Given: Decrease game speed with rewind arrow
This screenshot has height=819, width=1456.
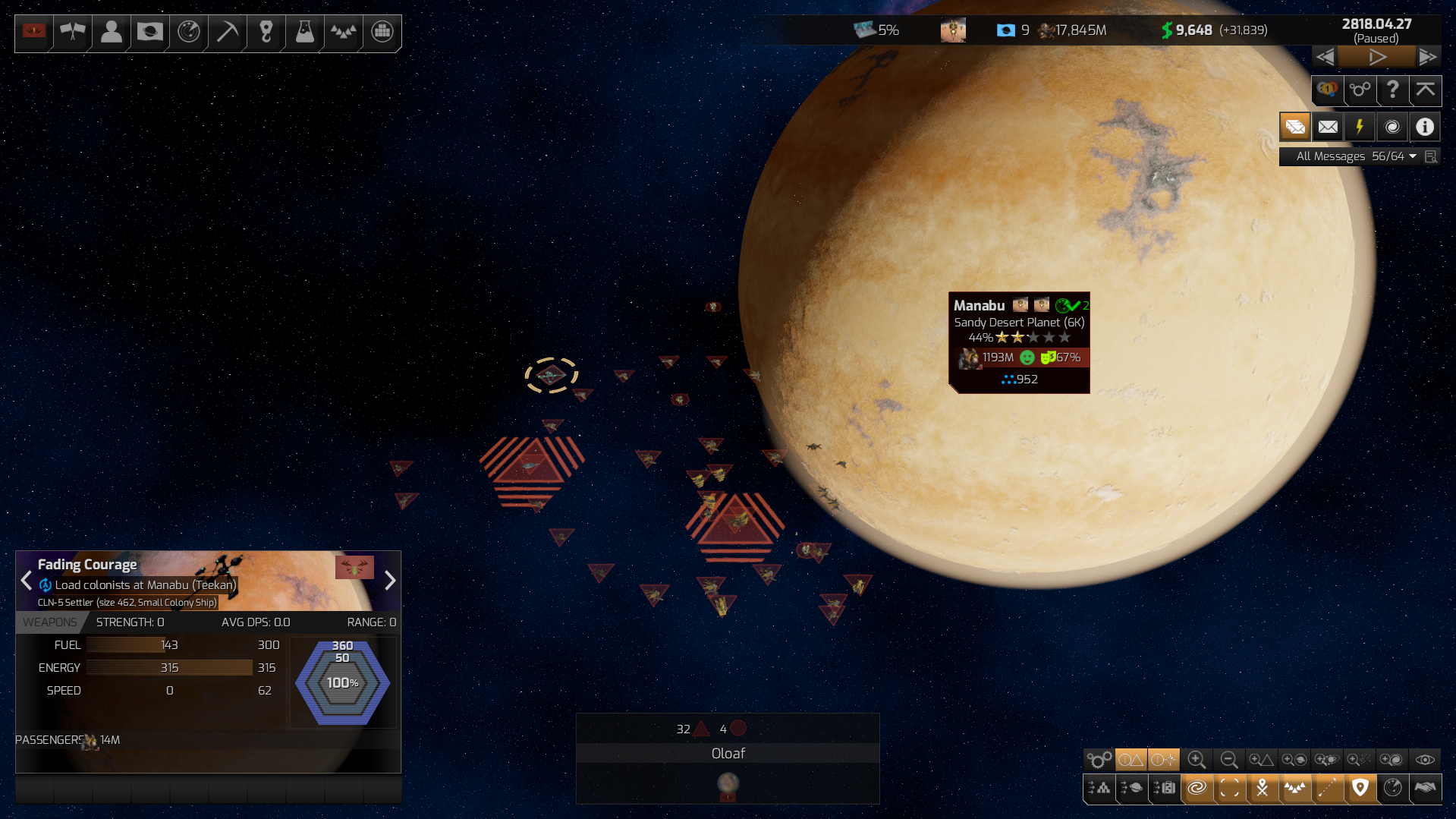Looking at the screenshot, I should click(1325, 57).
